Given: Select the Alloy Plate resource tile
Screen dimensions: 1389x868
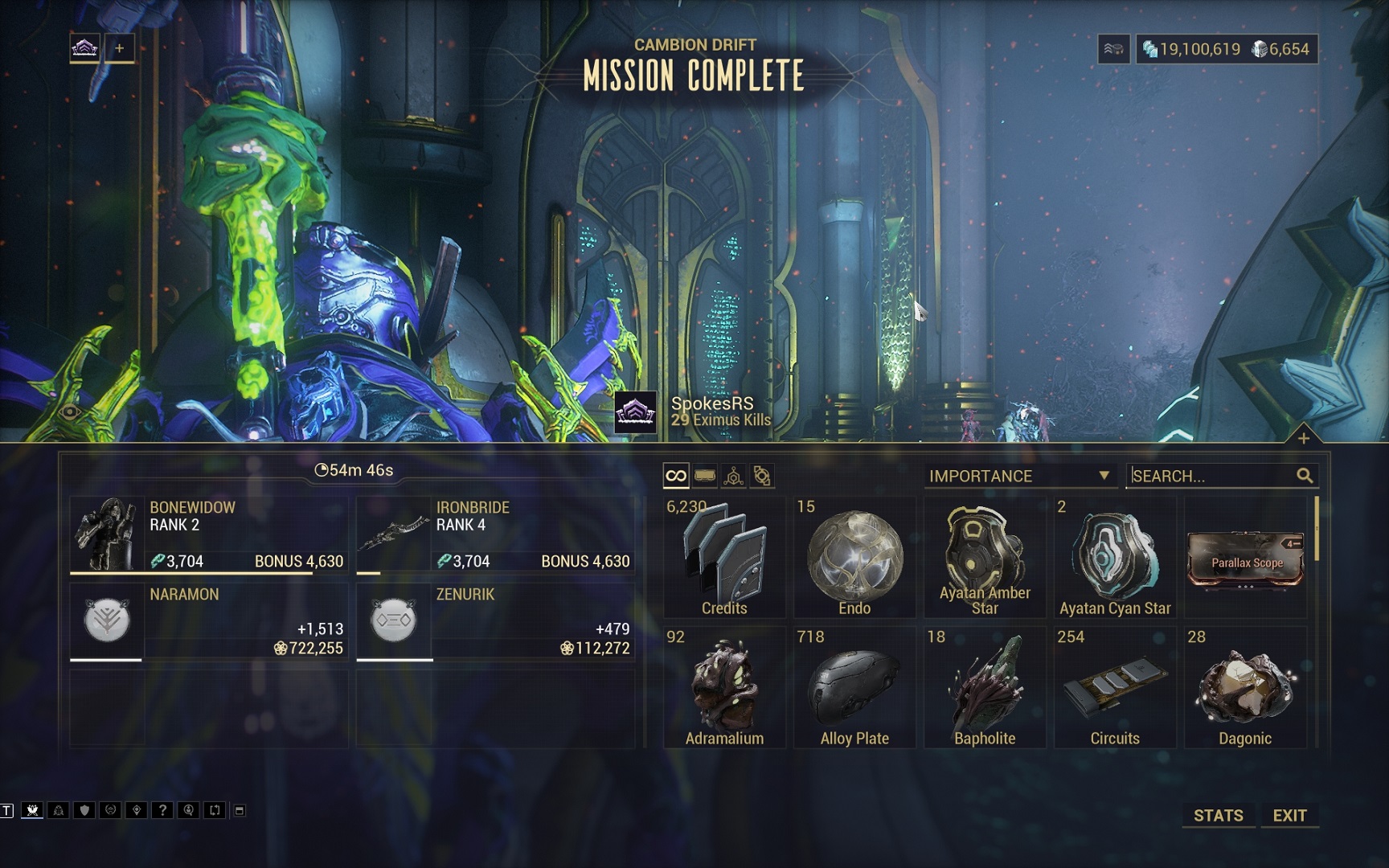Looking at the screenshot, I should [854, 688].
